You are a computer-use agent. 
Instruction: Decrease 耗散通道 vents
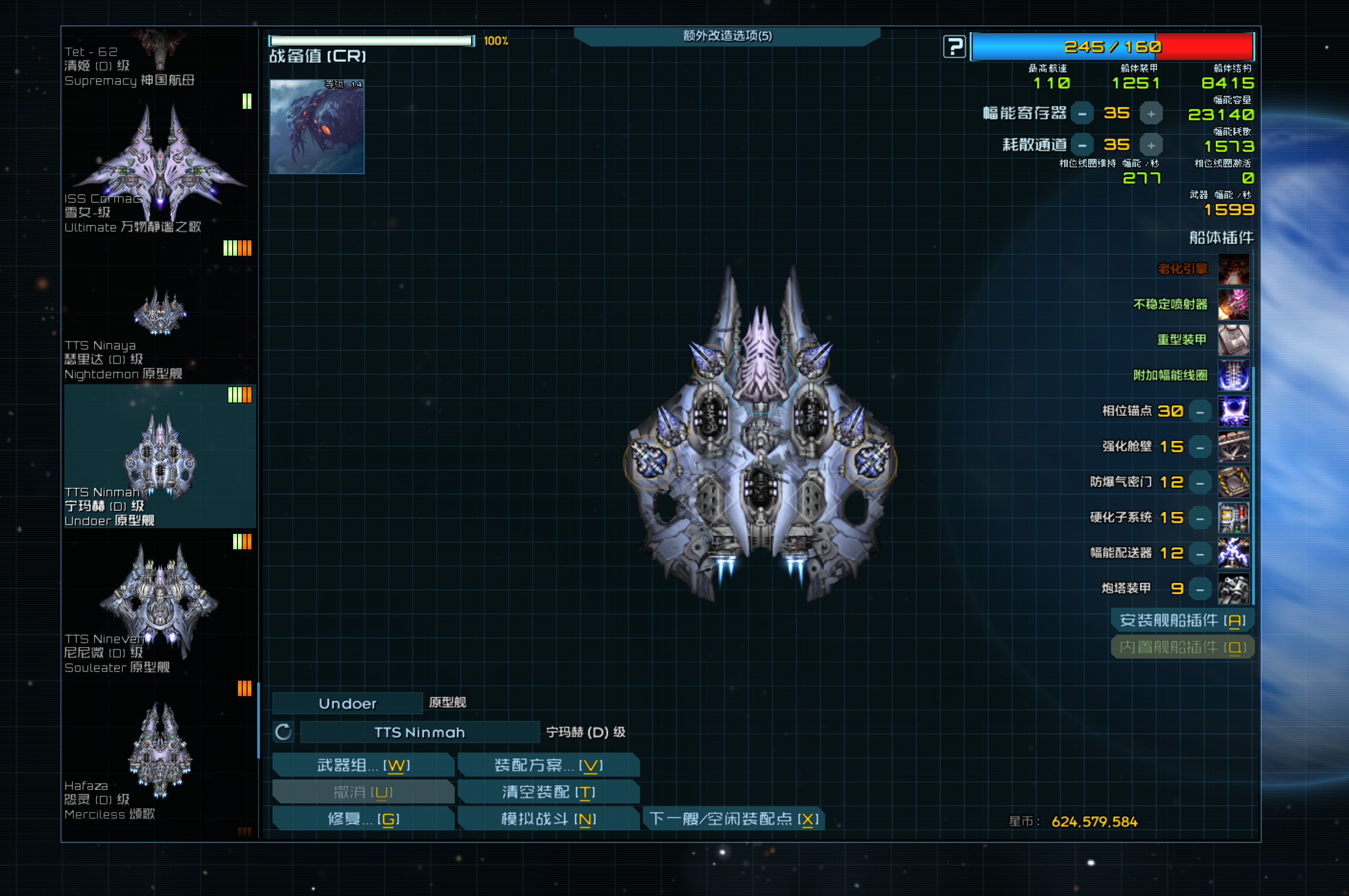(1082, 145)
